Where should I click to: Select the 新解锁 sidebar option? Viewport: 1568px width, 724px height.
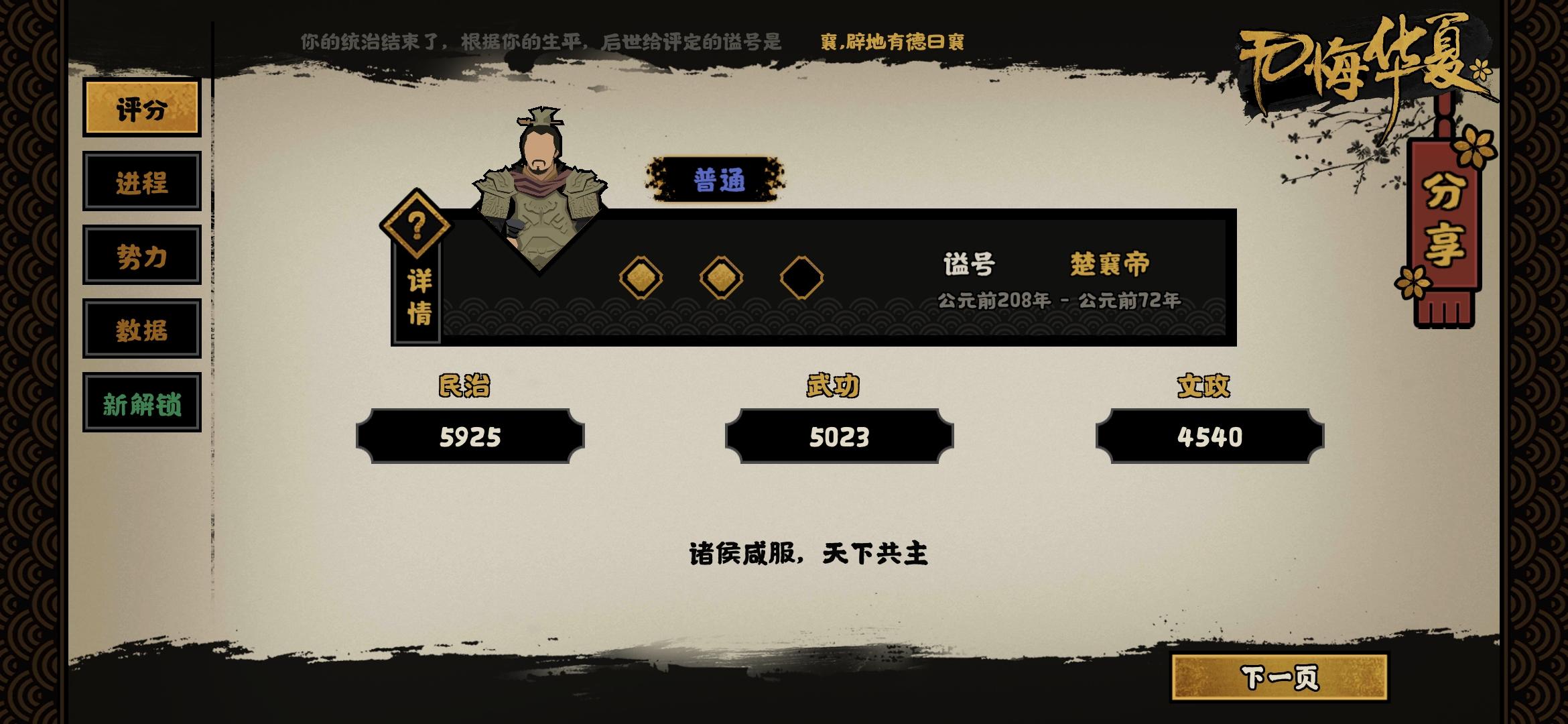[142, 403]
